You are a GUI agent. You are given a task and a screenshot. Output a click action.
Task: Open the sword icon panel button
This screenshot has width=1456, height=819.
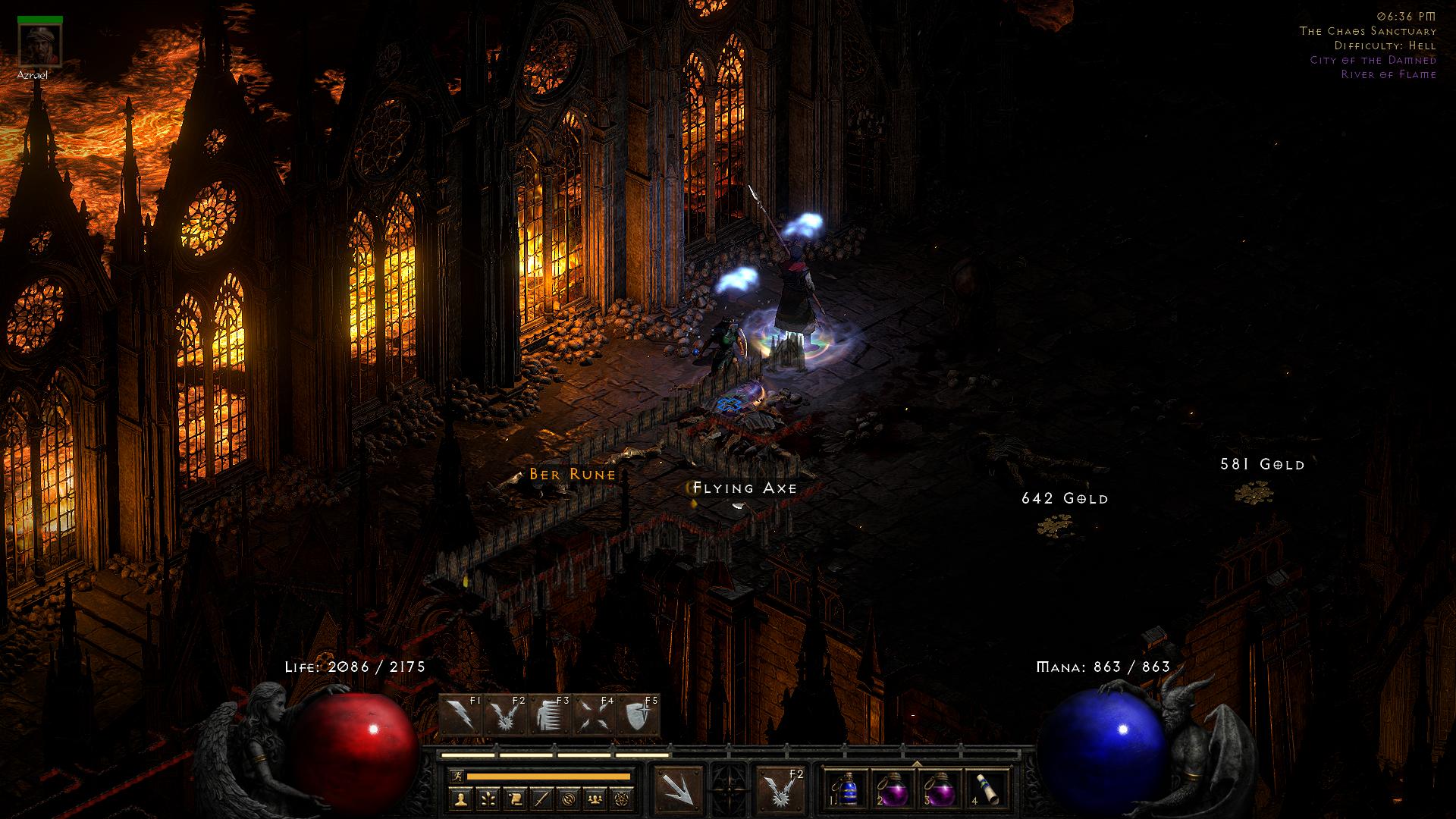tap(541, 799)
